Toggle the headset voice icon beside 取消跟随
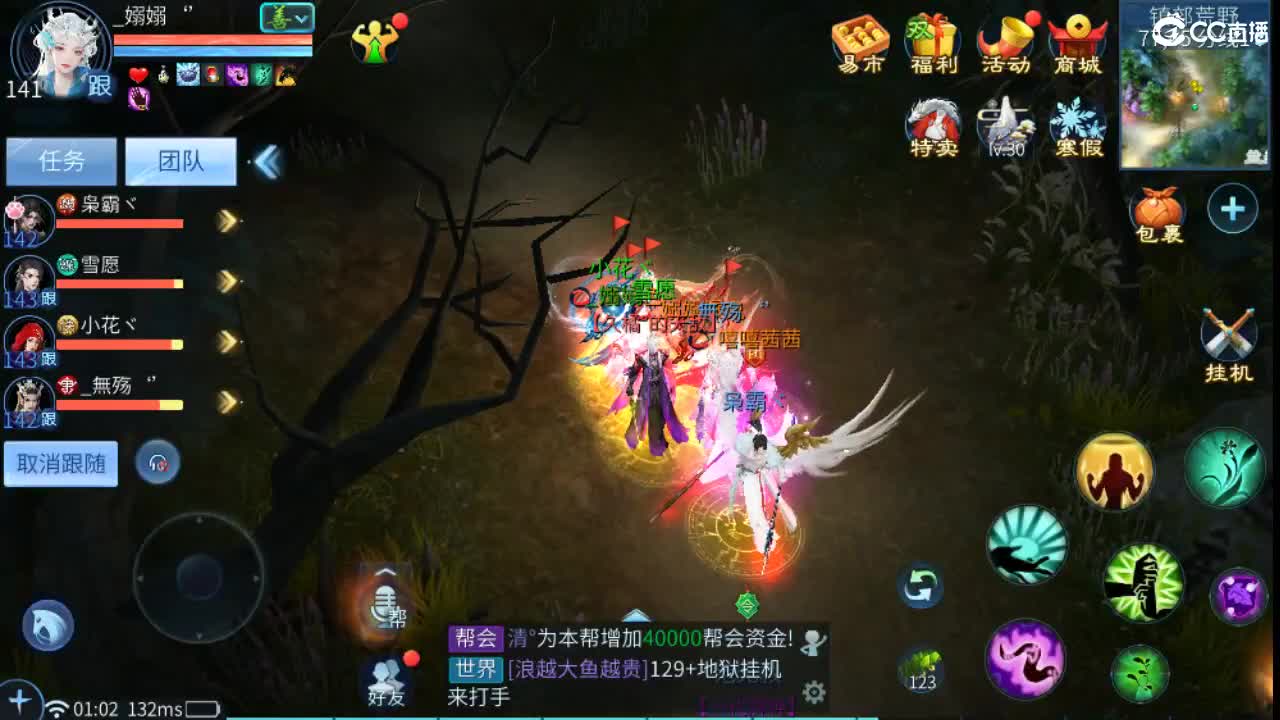Viewport: 1280px width, 720px height. click(159, 463)
